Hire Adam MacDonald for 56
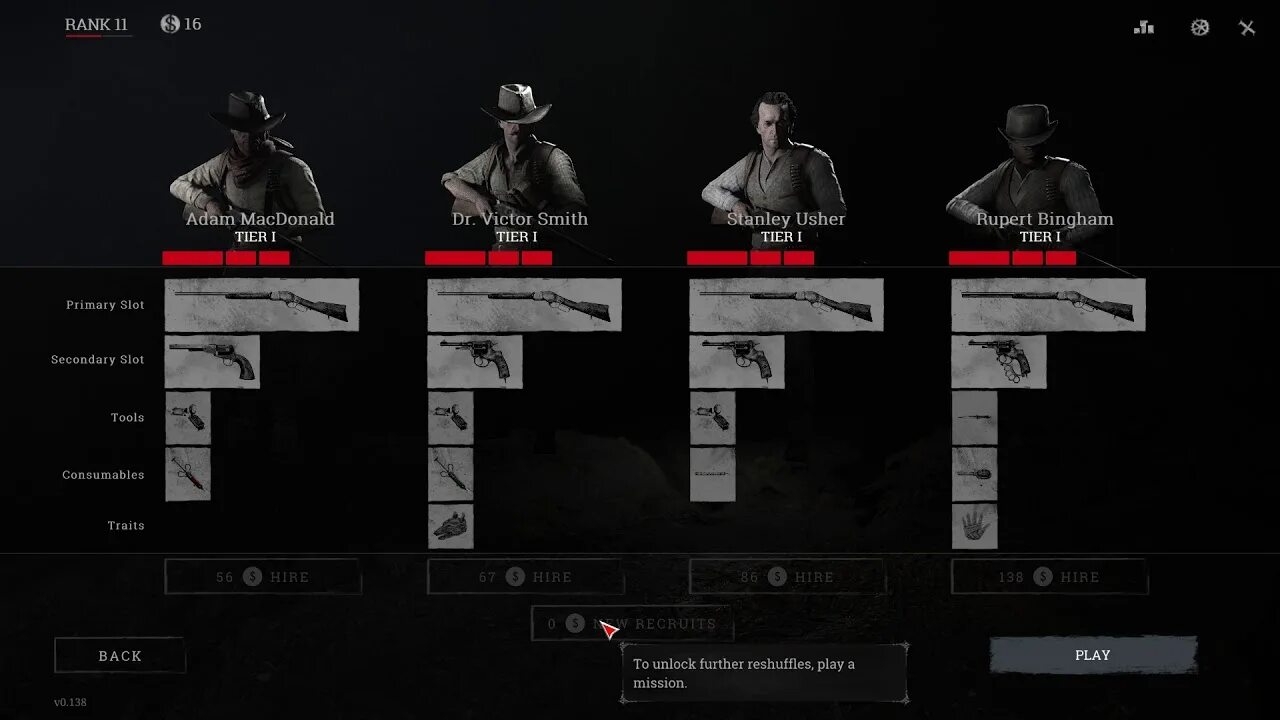Image resolution: width=1280 pixels, height=720 pixels. [x=263, y=577]
